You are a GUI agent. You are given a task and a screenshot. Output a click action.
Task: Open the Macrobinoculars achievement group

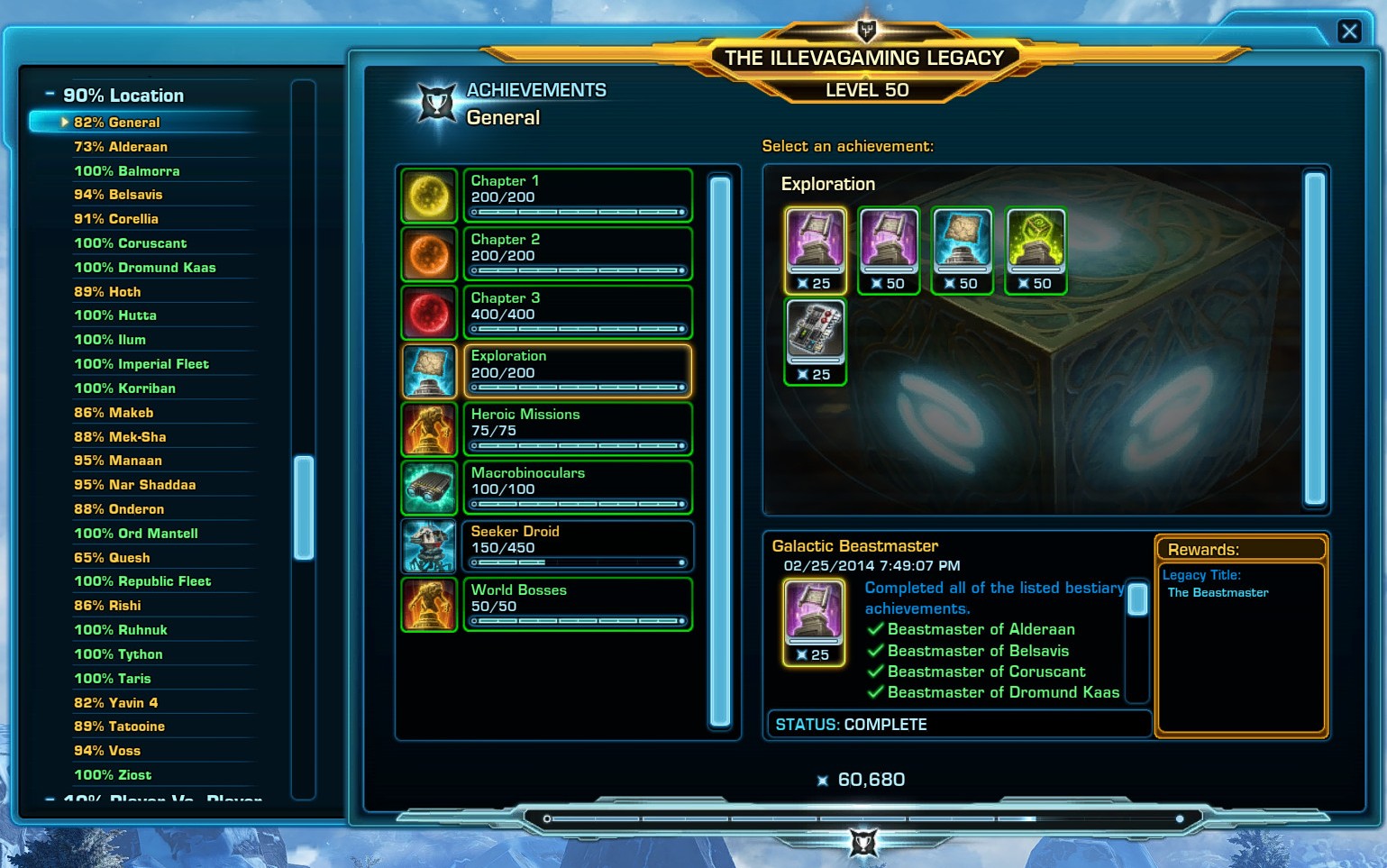point(577,487)
